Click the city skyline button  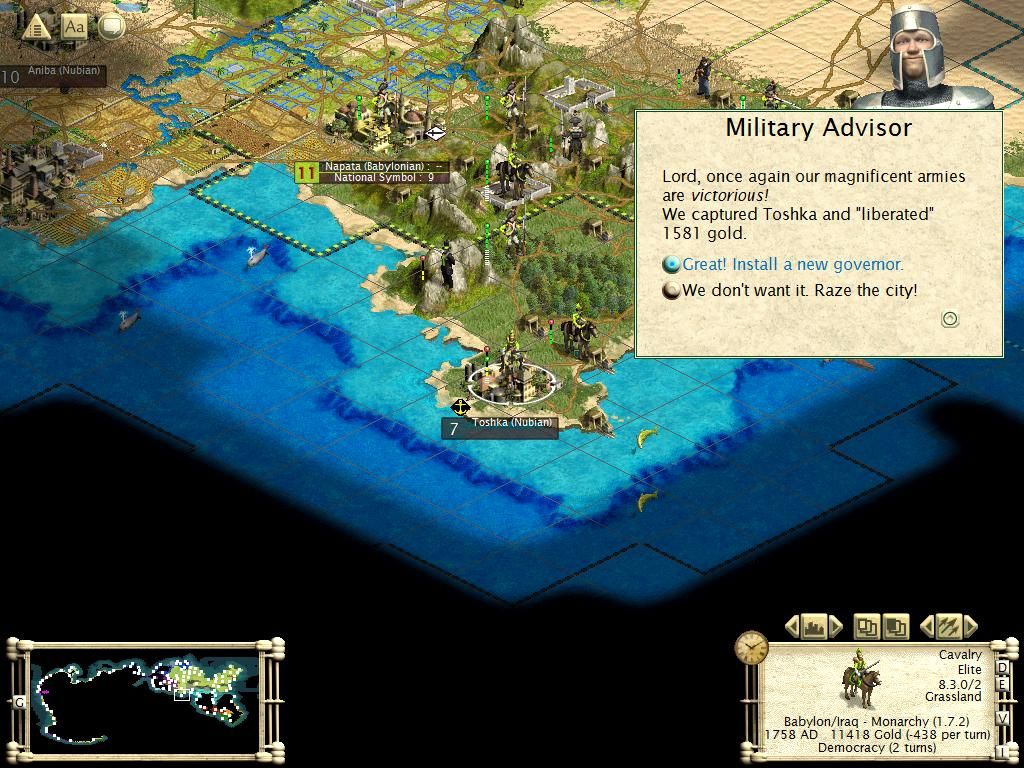[814, 627]
